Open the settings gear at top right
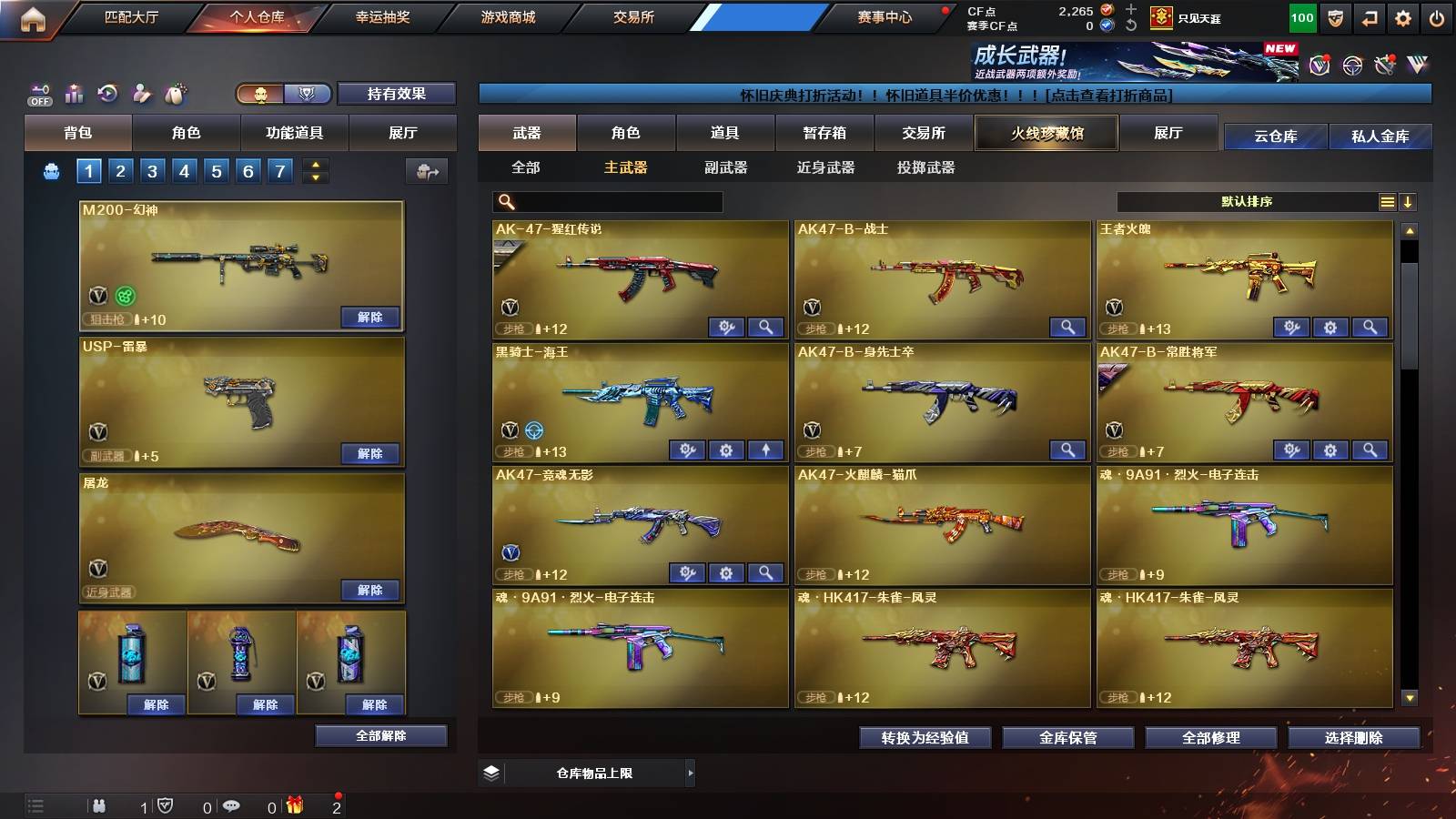 pos(1404,17)
